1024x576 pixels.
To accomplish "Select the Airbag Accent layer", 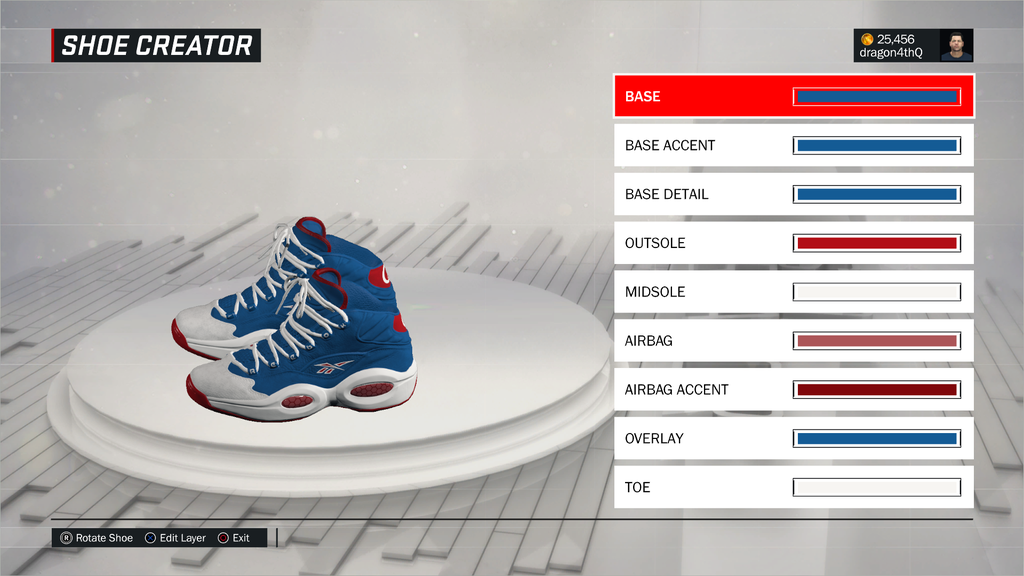I will [x=793, y=389].
